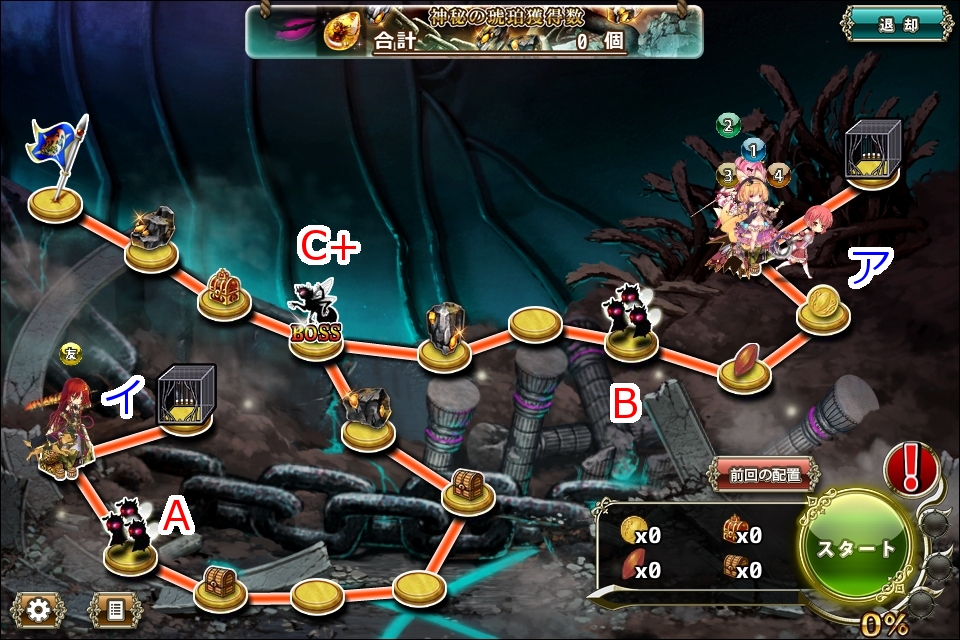
Task: Tap the green スタート start button
Action: (x=857, y=548)
